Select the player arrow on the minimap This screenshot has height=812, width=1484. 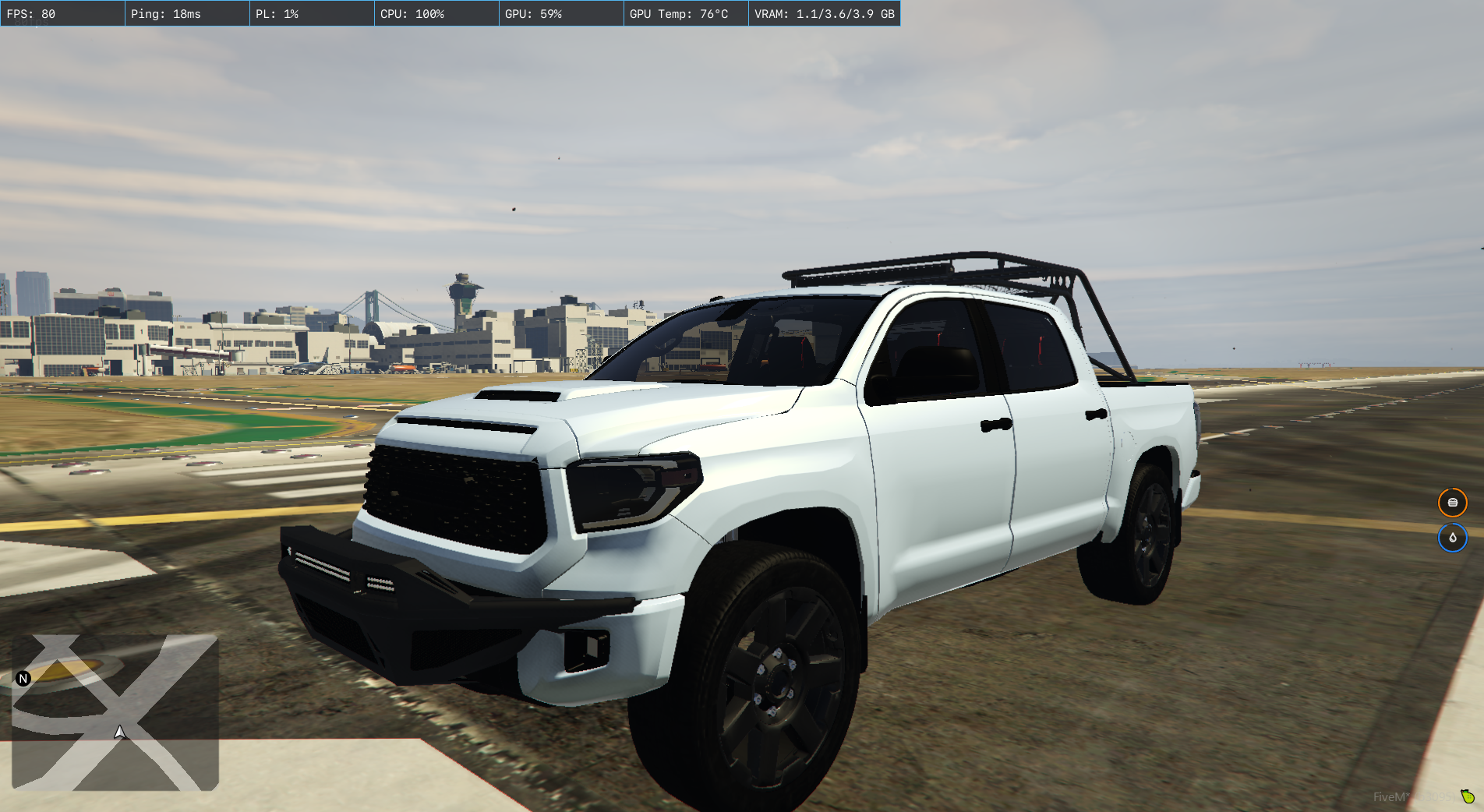[120, 733]
